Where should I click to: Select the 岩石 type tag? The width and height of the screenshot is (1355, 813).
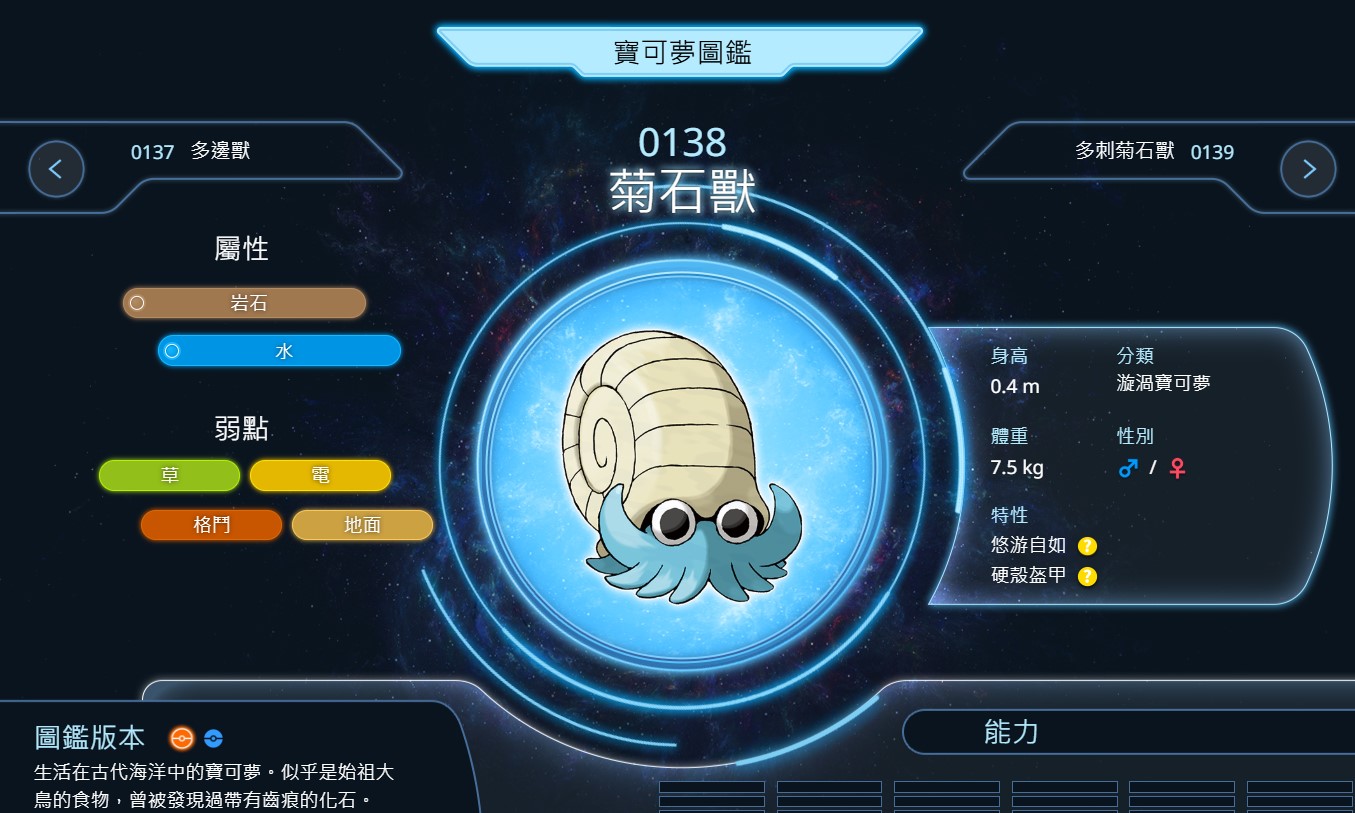[245, 303]
